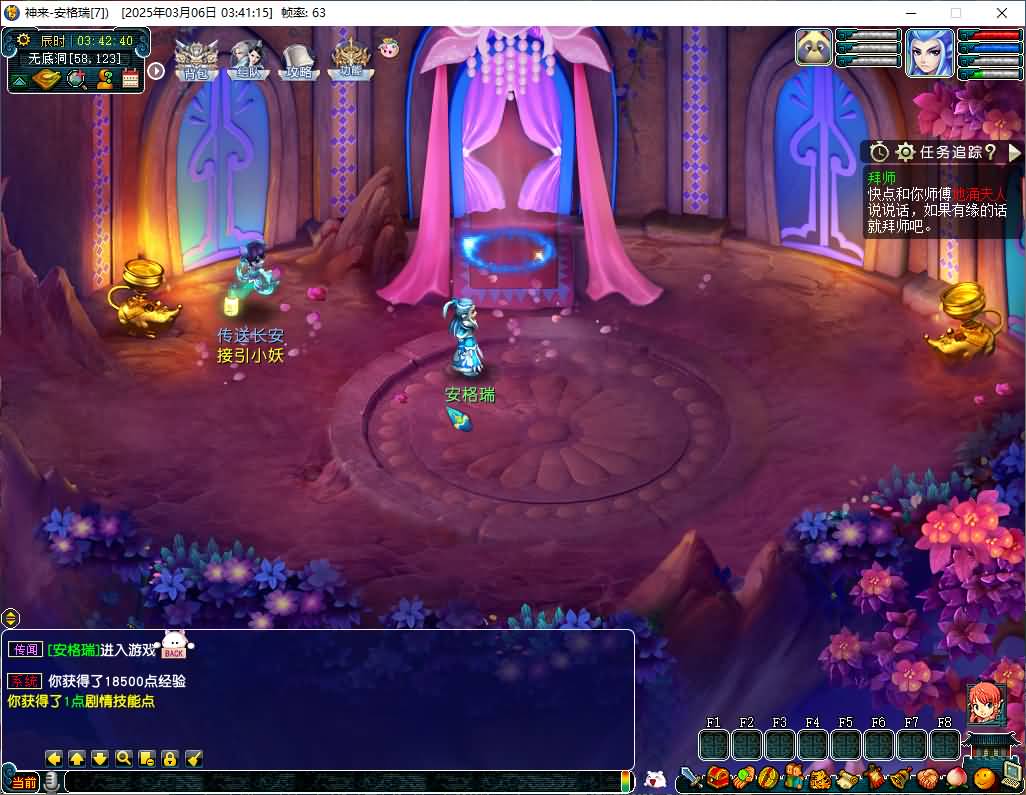The image size is (1026, 795).
Task: Click the player character portrait
Action: pyautogui.click(x=929, y=53)
